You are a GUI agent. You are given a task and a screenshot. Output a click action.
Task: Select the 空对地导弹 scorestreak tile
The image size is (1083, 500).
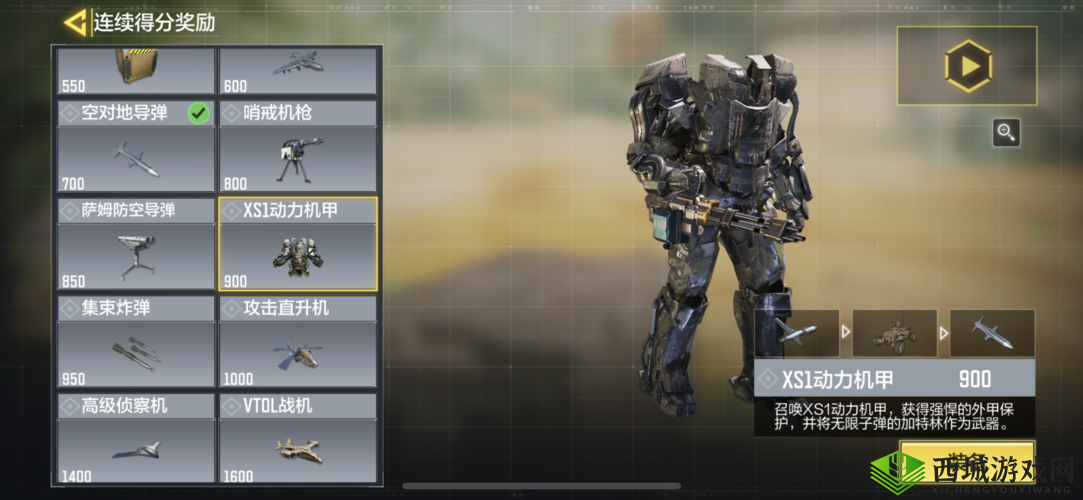(x=136, y=146)
